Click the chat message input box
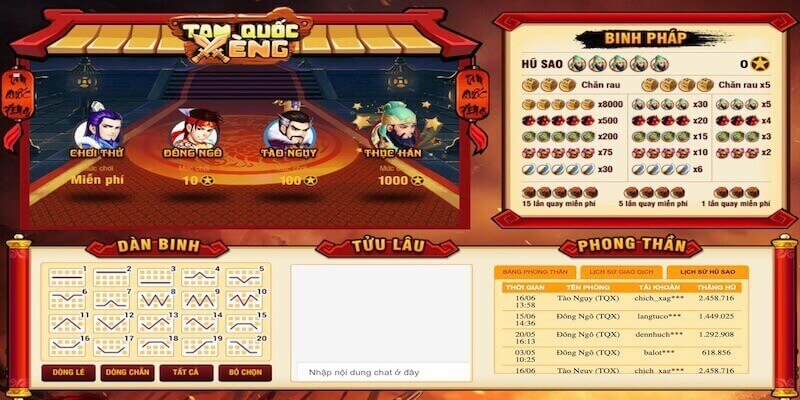Viewport: 800px width, 400px height. pyautogui.click(x=381, y=372)
